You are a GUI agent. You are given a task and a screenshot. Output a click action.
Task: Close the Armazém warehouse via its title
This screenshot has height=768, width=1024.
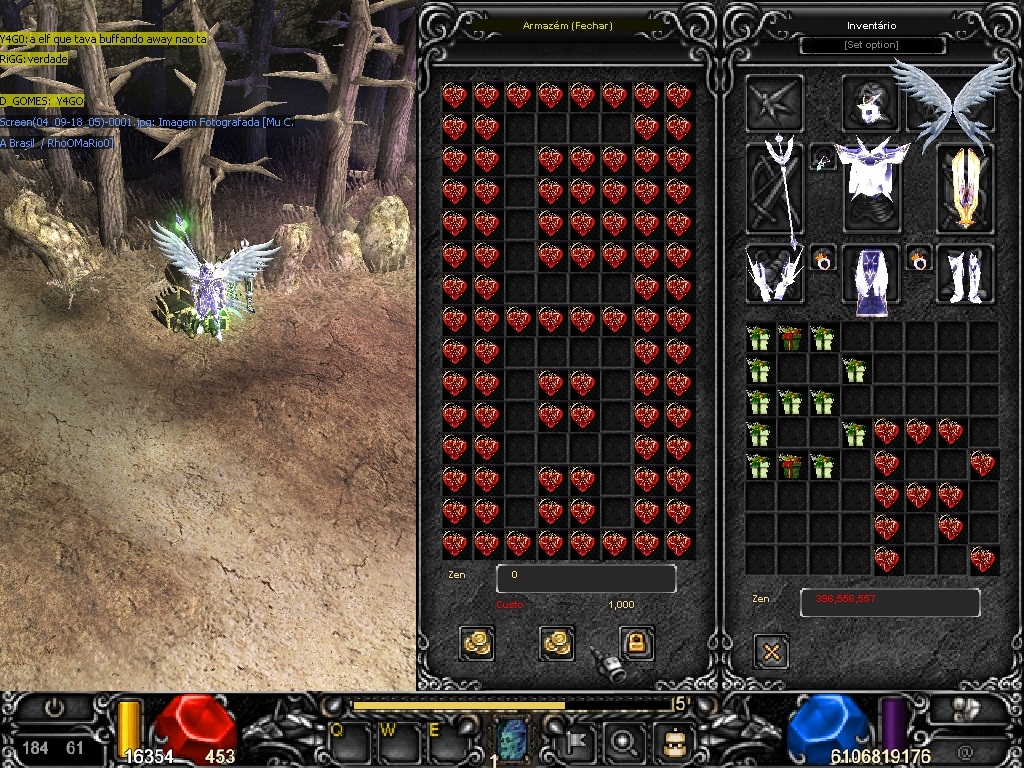pyautogui.click(x=568, y=25)
